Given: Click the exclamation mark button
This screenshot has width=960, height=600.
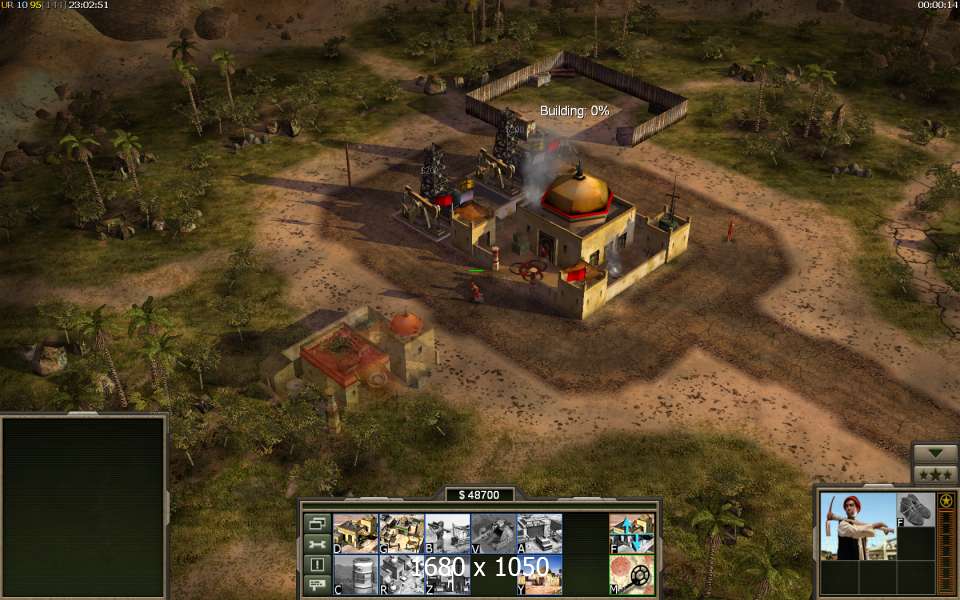Looking at the screenshot, I should pos(317,565).
